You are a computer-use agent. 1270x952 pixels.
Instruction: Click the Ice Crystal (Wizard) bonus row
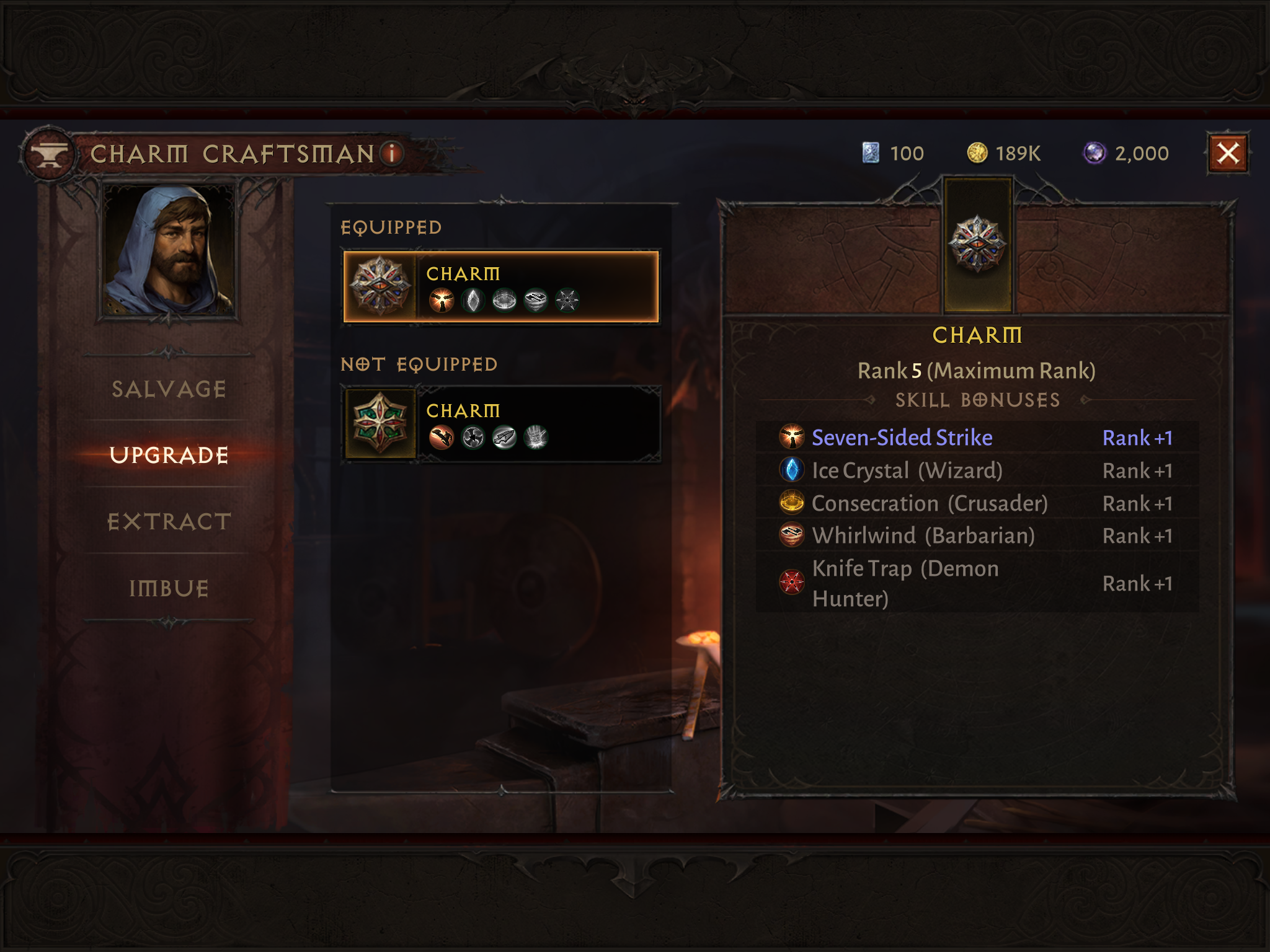(x=977, y=470)
